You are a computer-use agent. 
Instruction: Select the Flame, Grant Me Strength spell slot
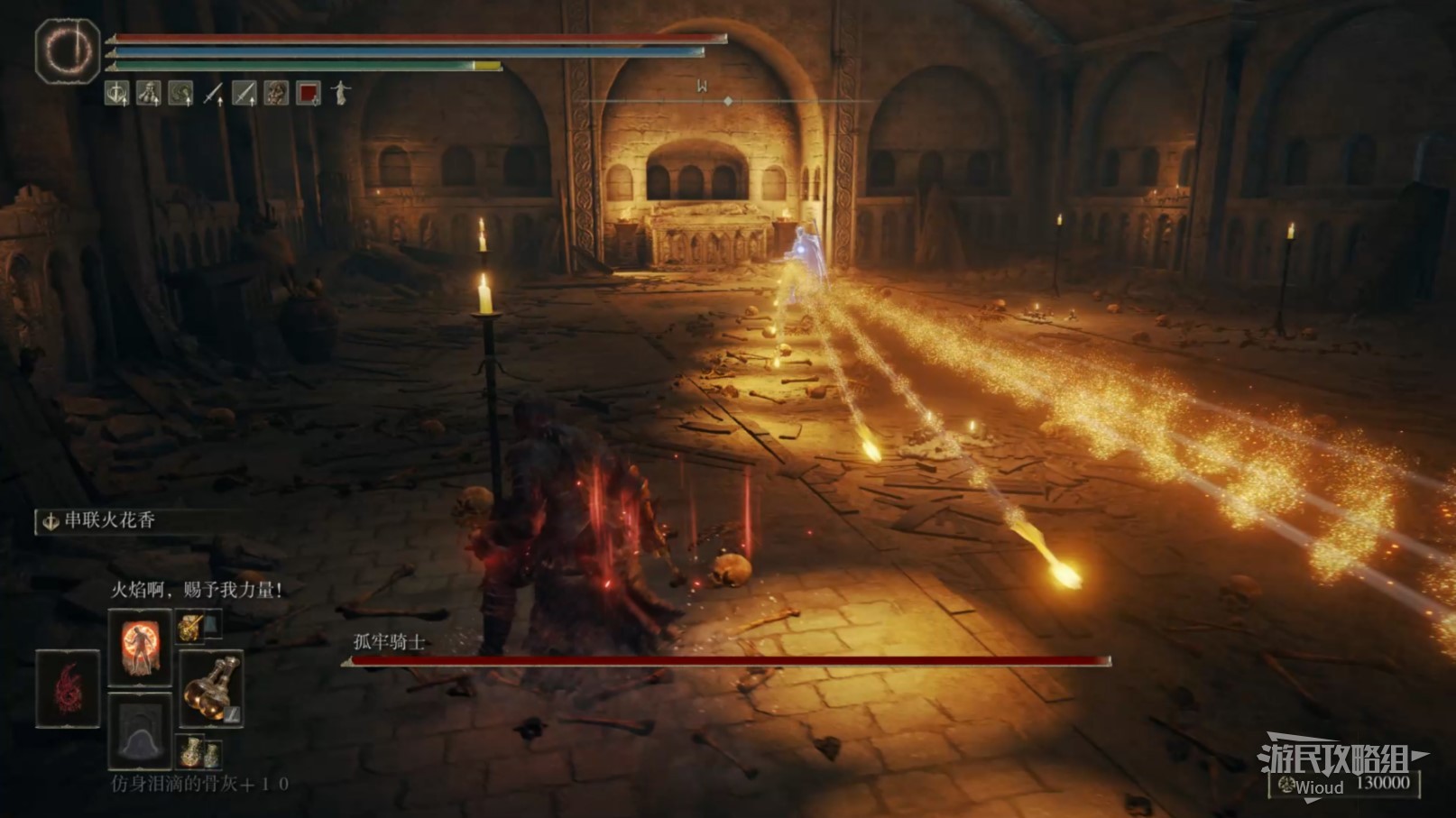[x=140, y=647]
